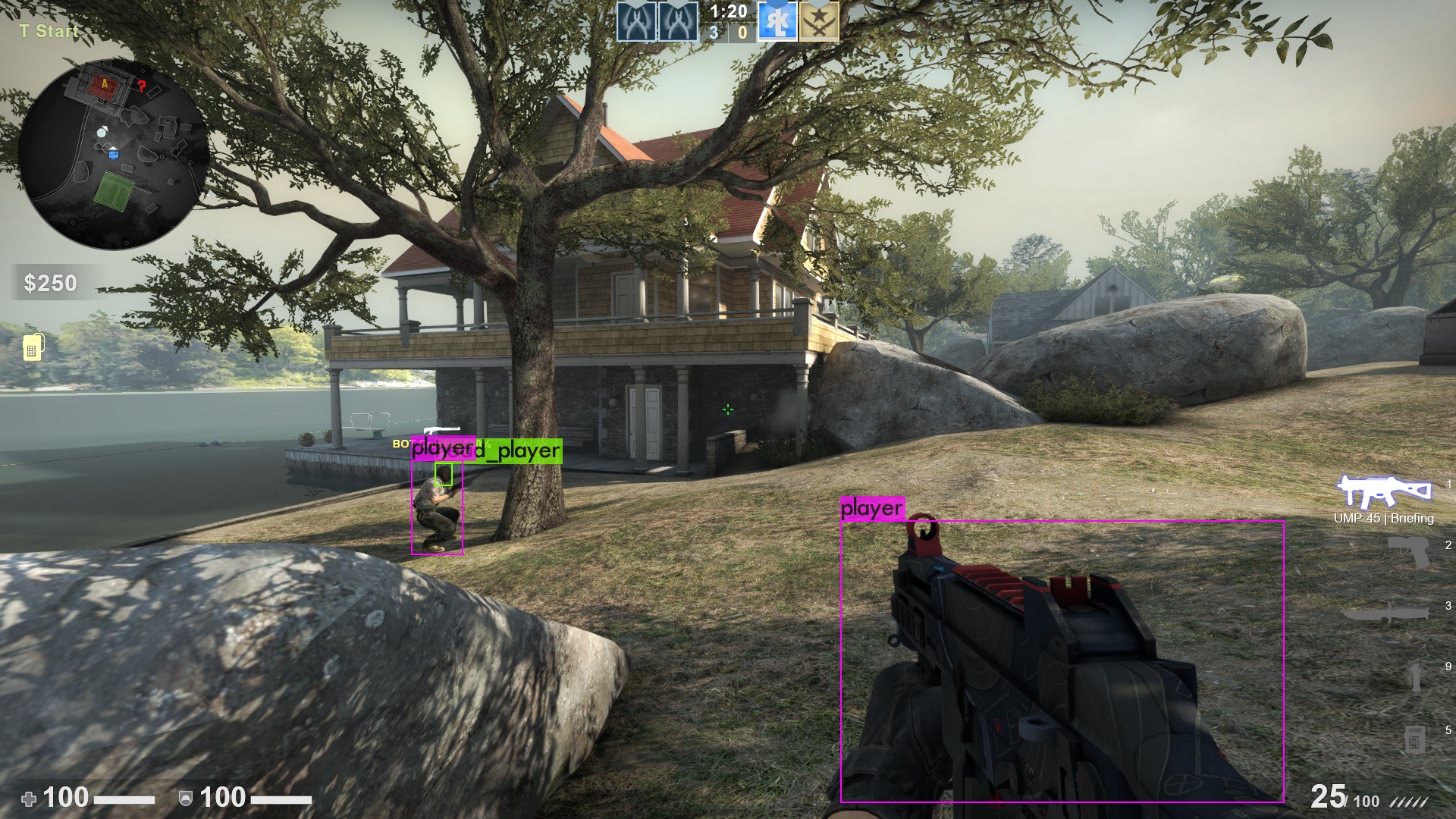Click the first CT player avatar portrait
1456x819 pixels.
(x=636, y=20)
